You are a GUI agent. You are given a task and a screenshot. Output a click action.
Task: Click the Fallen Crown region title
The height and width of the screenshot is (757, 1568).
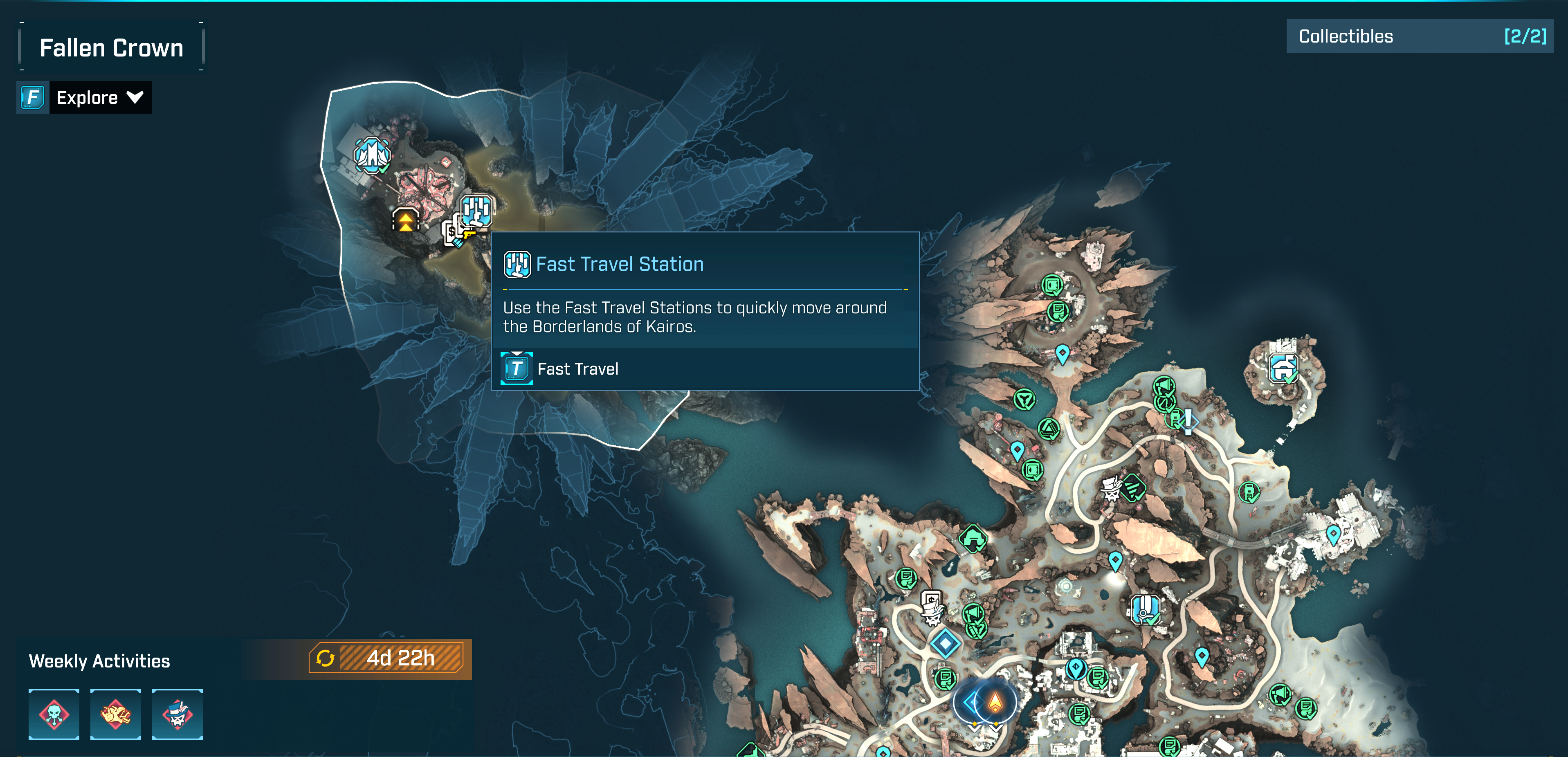pos(111,47)
